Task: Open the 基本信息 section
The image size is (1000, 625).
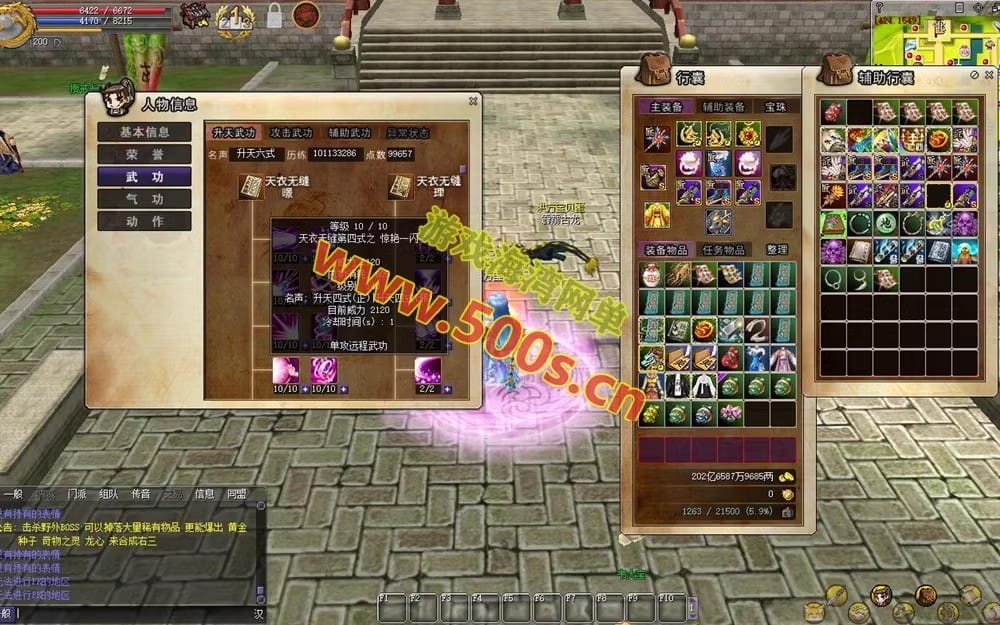Action: 144,132
